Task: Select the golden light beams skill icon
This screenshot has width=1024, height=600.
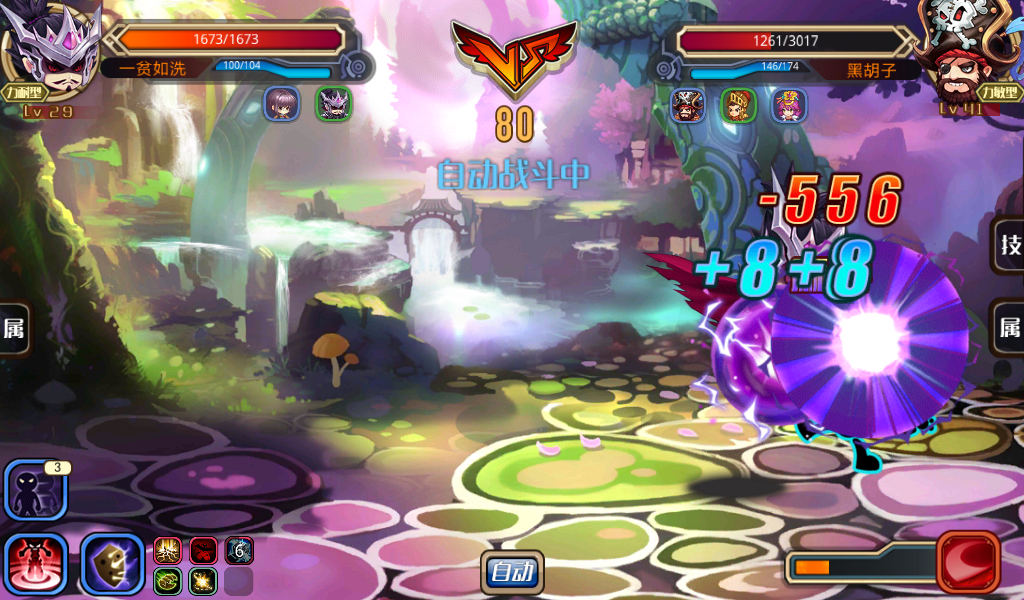Action: (x=167, y=550)
